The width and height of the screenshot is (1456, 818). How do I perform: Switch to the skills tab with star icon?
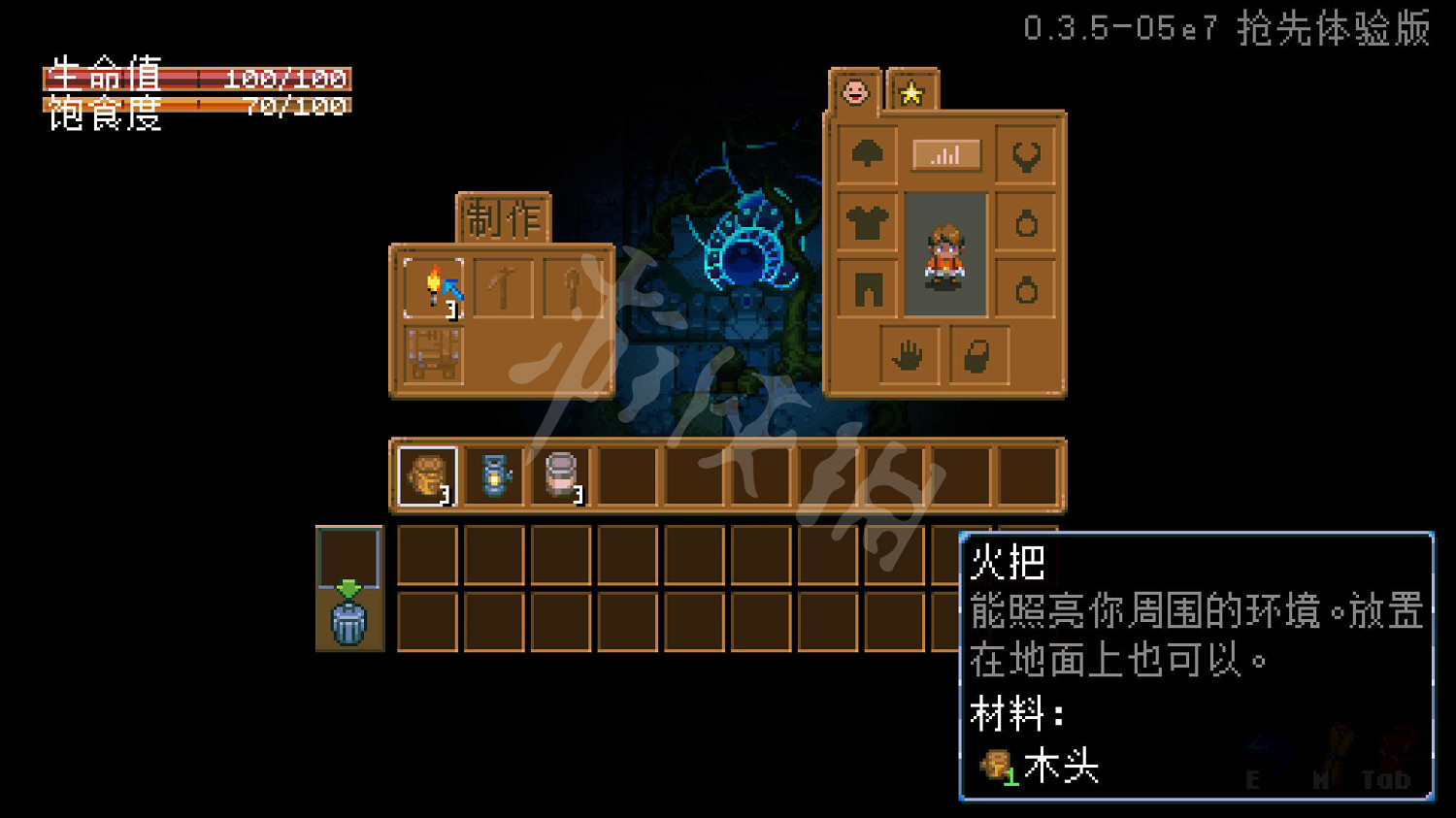pyautogui.click(x=910, y=94)
